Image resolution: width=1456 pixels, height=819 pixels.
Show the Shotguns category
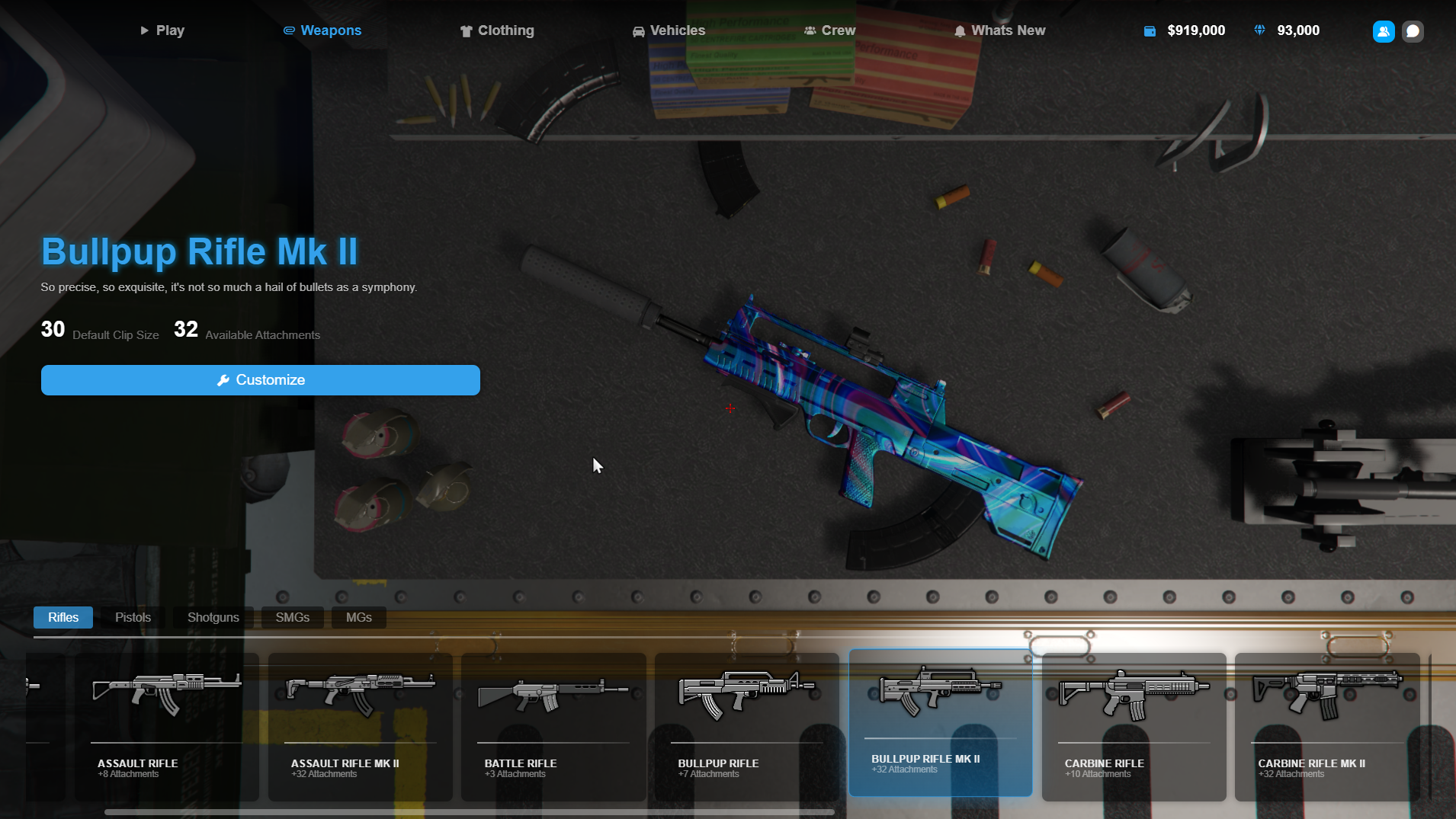pos(213,617)
